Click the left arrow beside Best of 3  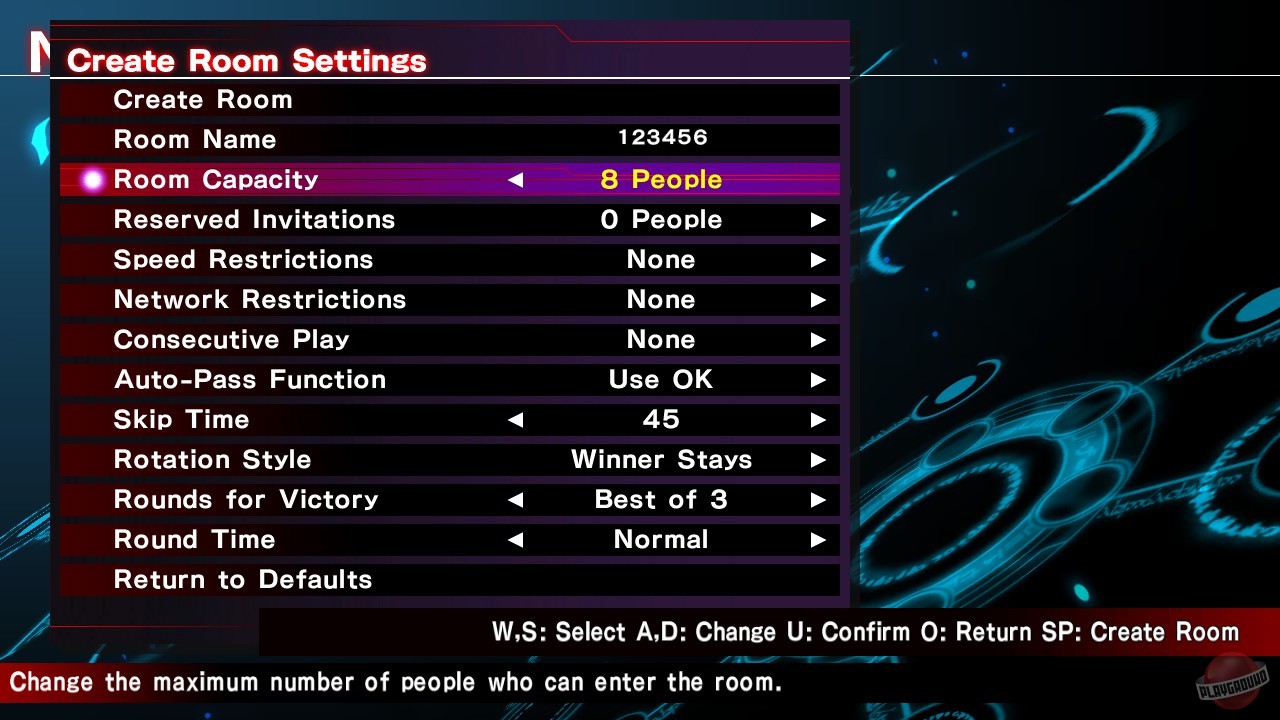tap(515, 499)
